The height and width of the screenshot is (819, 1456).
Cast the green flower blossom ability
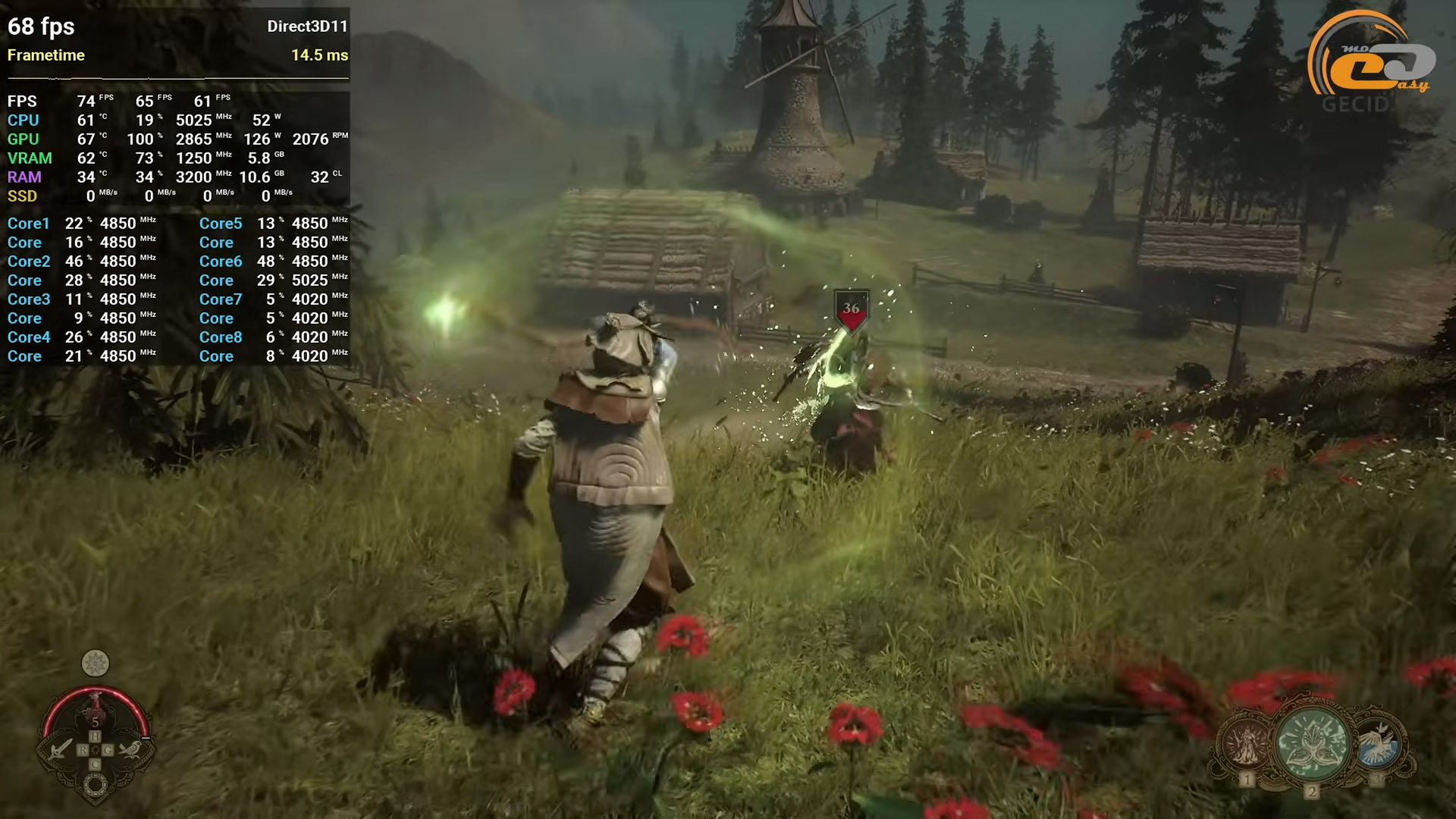(x=1312, y=743)
